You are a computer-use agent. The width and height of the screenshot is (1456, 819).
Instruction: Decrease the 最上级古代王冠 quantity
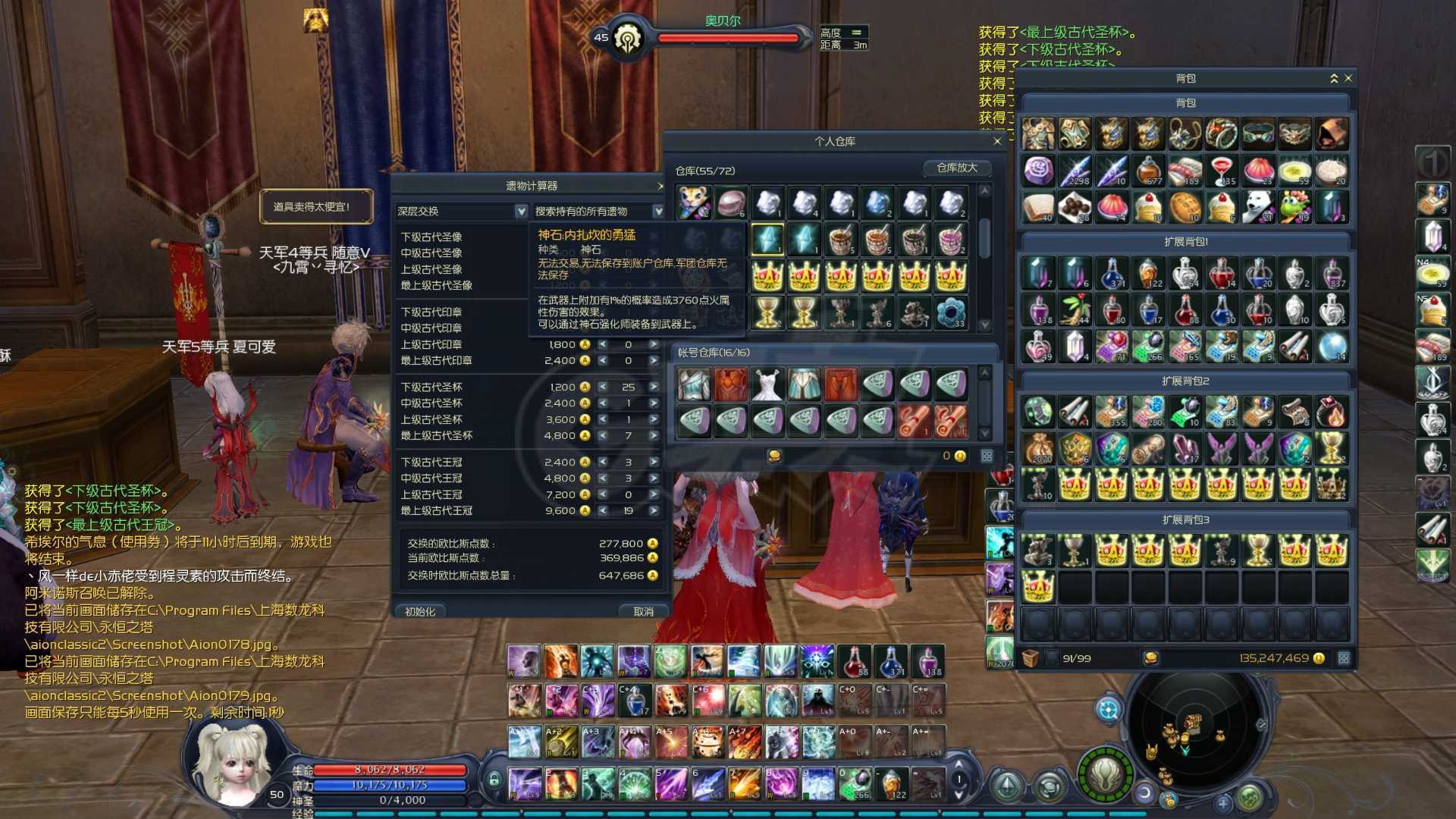point(603,511)
